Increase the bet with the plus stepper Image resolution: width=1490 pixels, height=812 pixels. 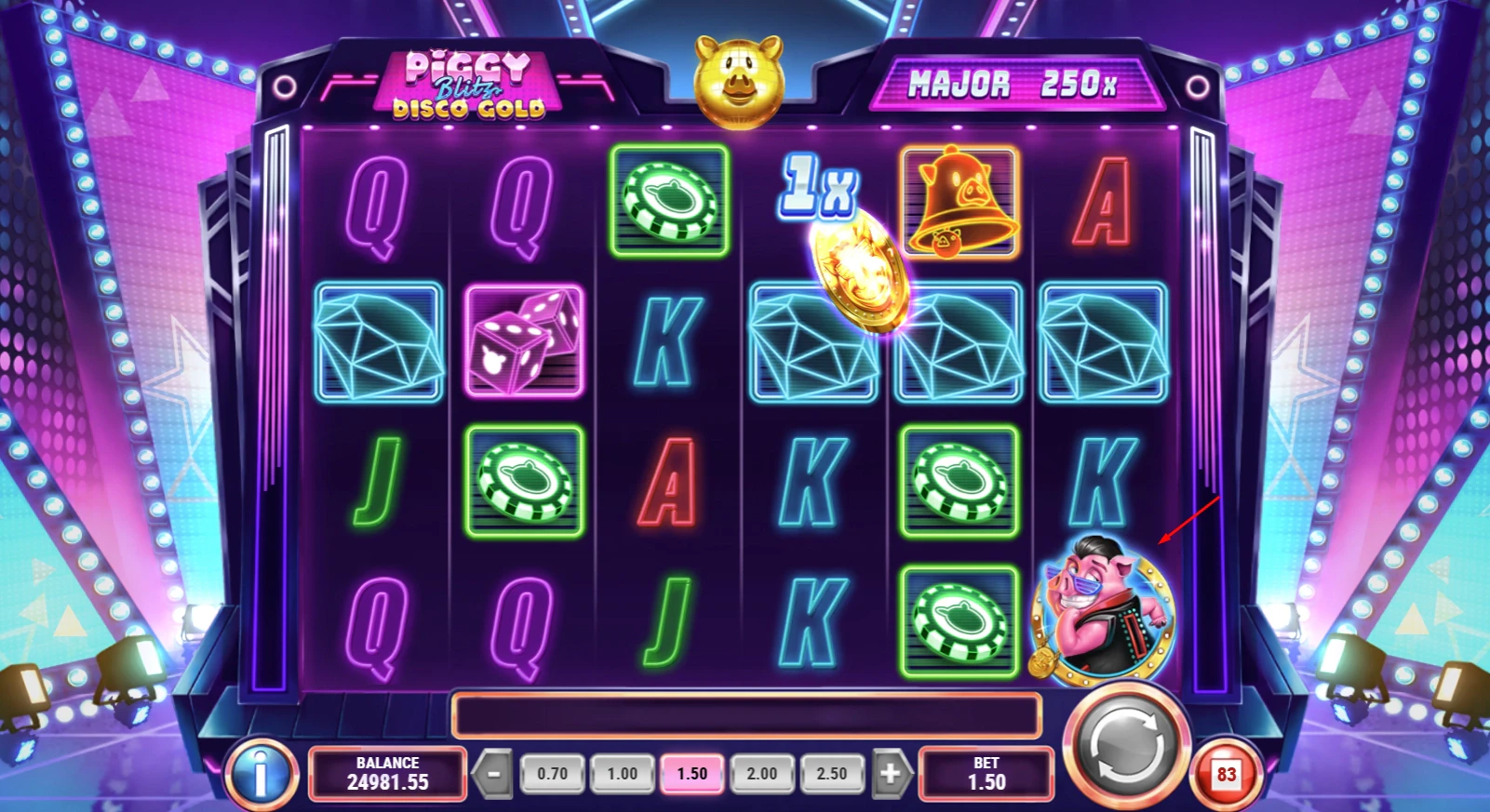point(890,772)
